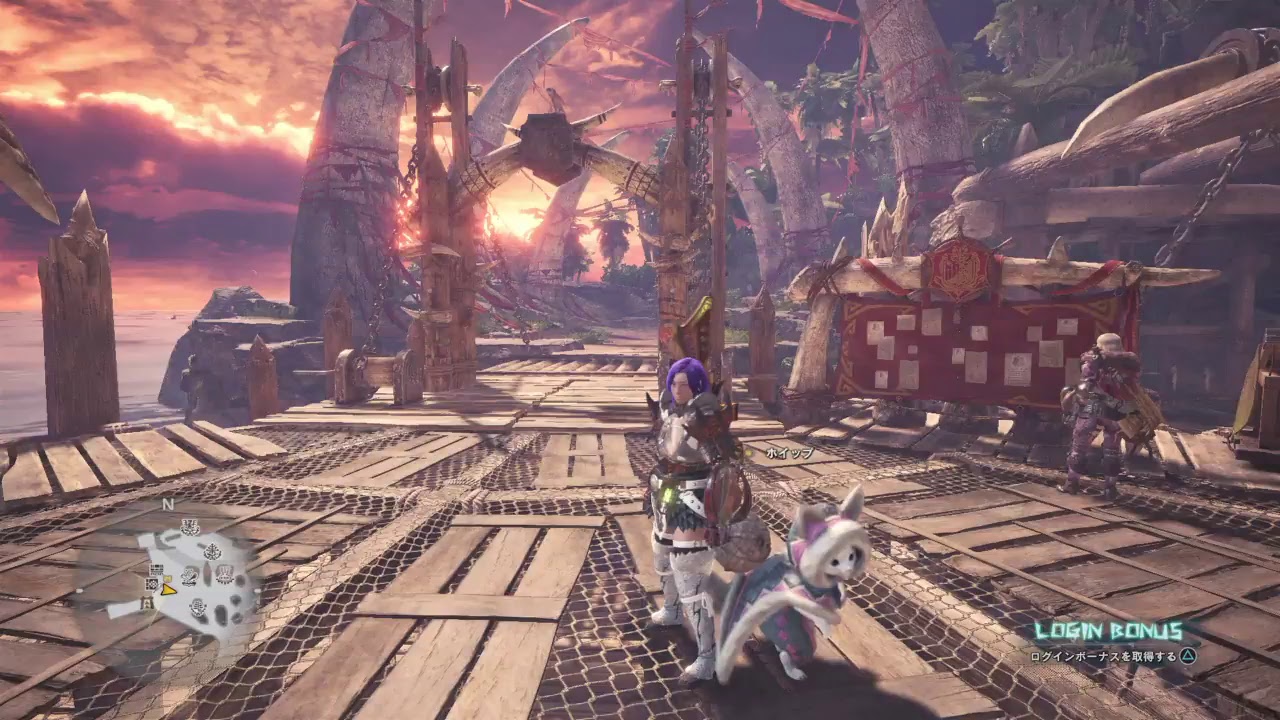Select the yellow player arrow on the minimap
The width and height of the screenshot is (1280, 720).
169,591
